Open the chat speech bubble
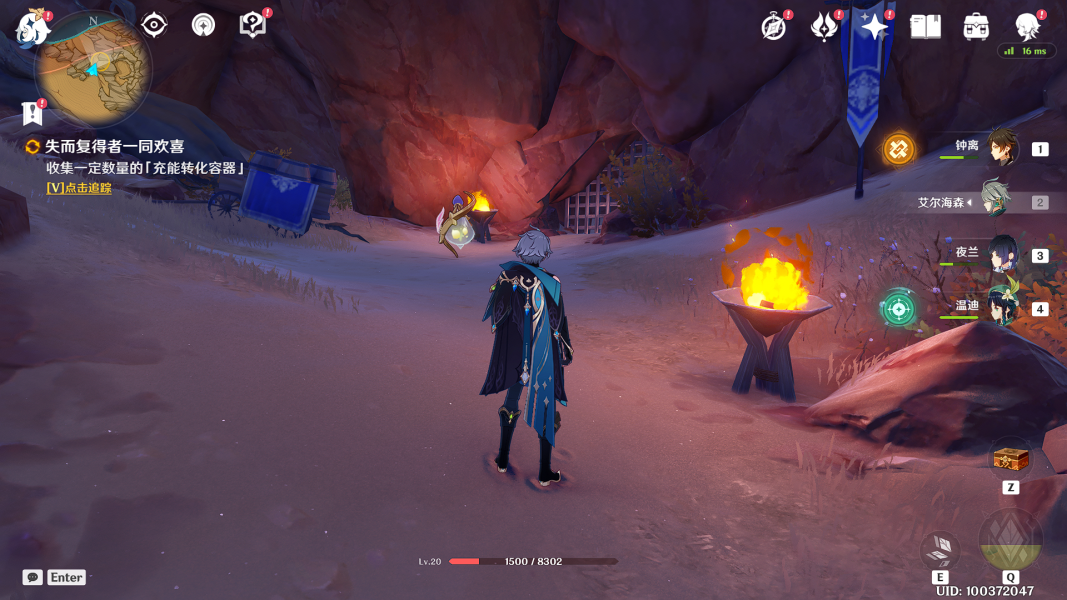The width and height of the screenshot is (1067, 600). [x=33, y=577]
